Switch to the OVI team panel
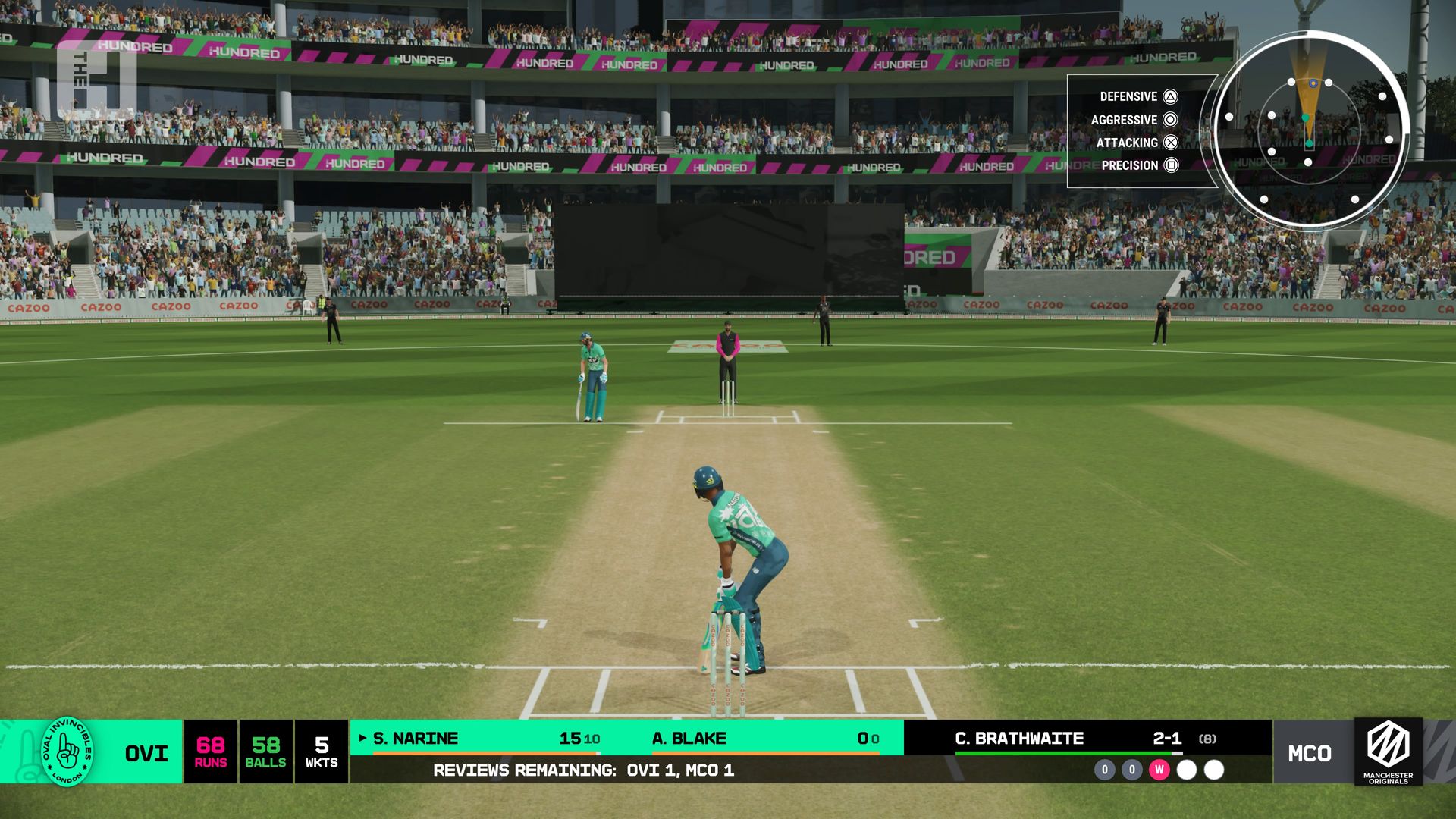 point(146,755)
